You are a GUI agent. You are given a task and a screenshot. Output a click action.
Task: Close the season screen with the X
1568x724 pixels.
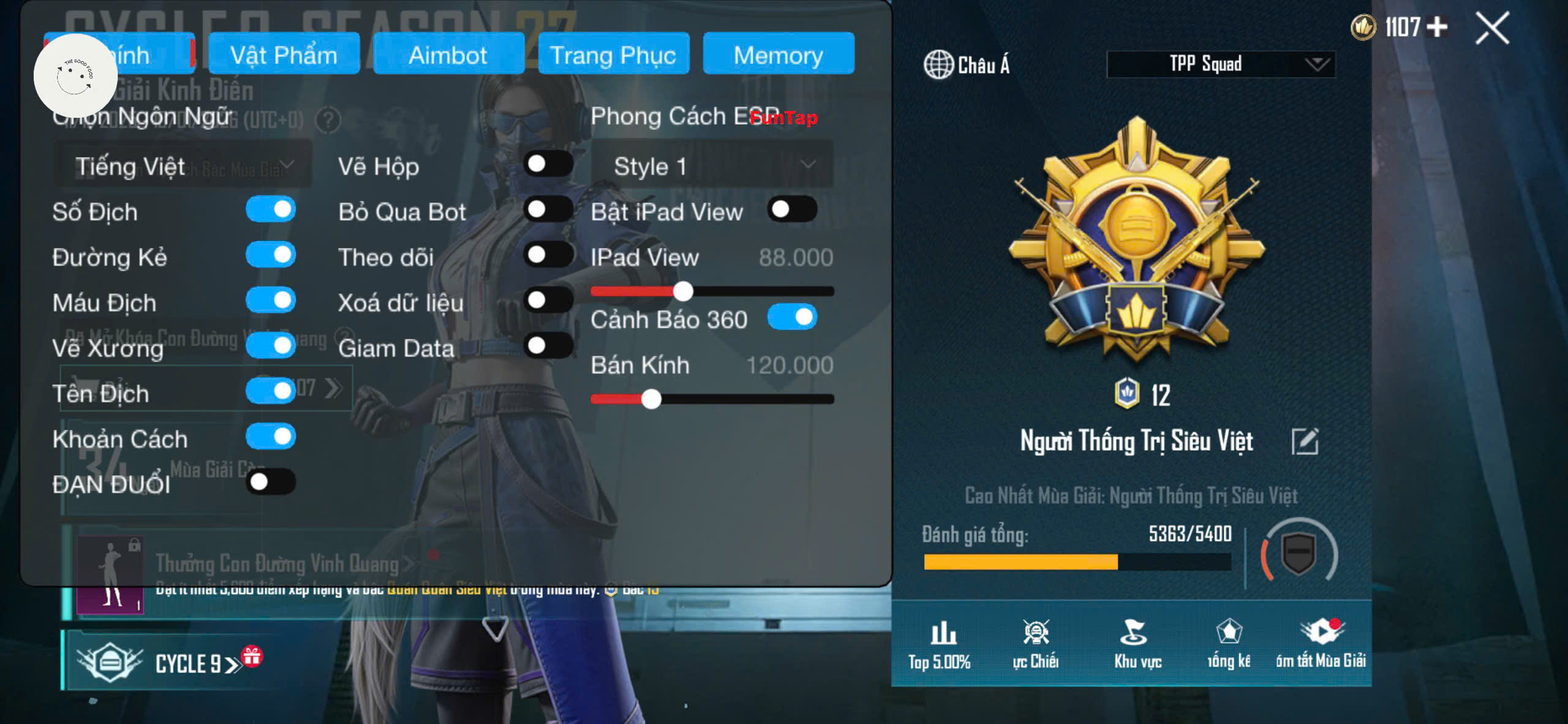(x=1492, y=29)
